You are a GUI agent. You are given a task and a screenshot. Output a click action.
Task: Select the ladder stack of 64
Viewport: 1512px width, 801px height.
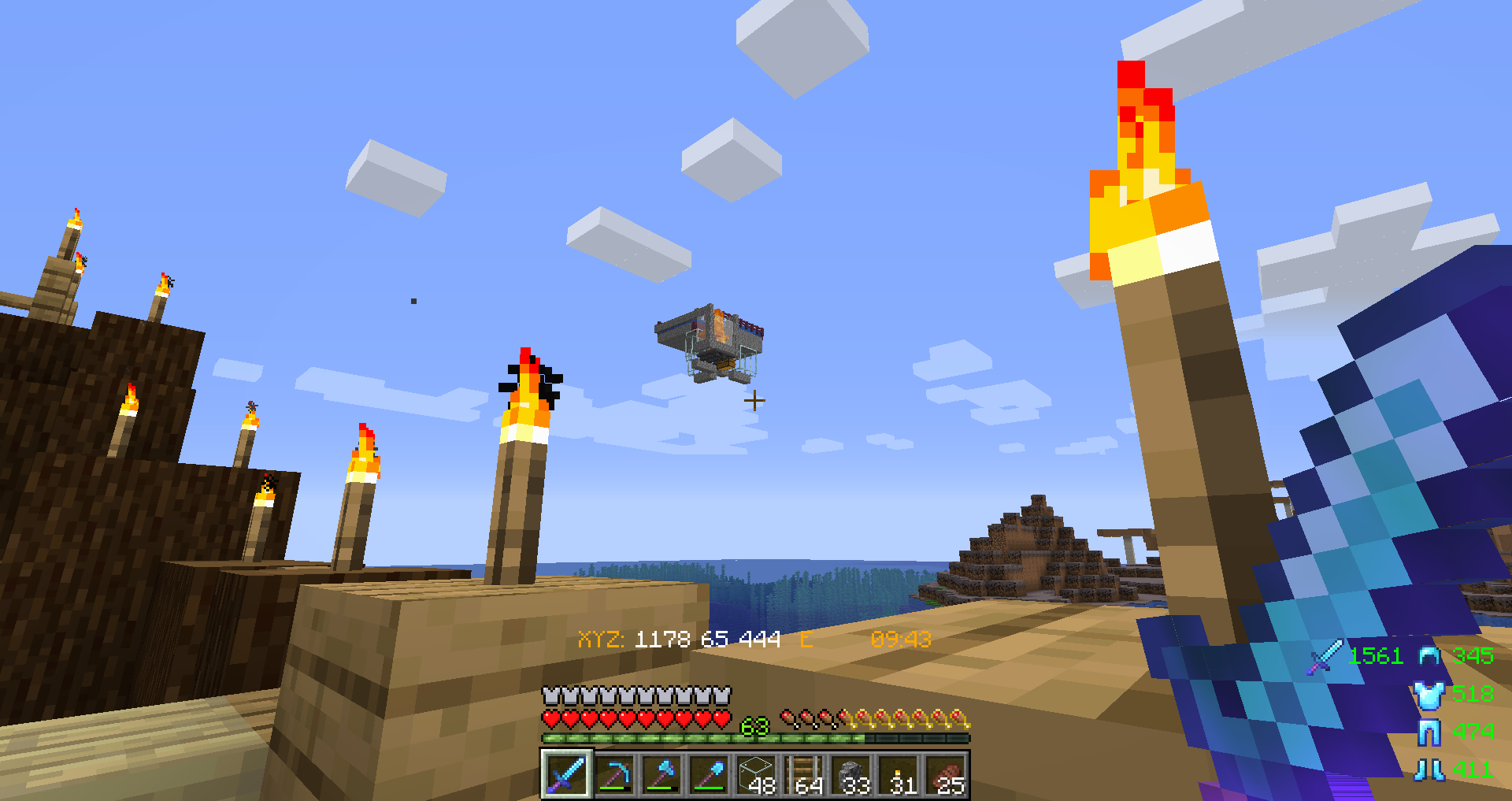[x=804, y=774]
